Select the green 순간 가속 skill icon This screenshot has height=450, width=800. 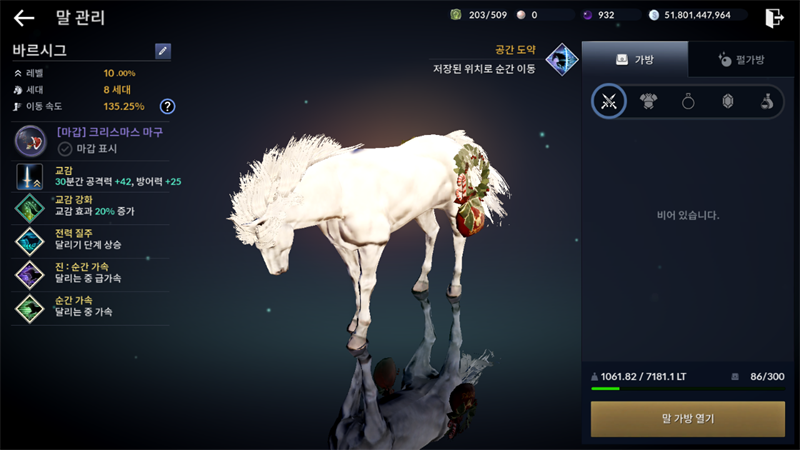pyautogui.click(x=29, y=307)
